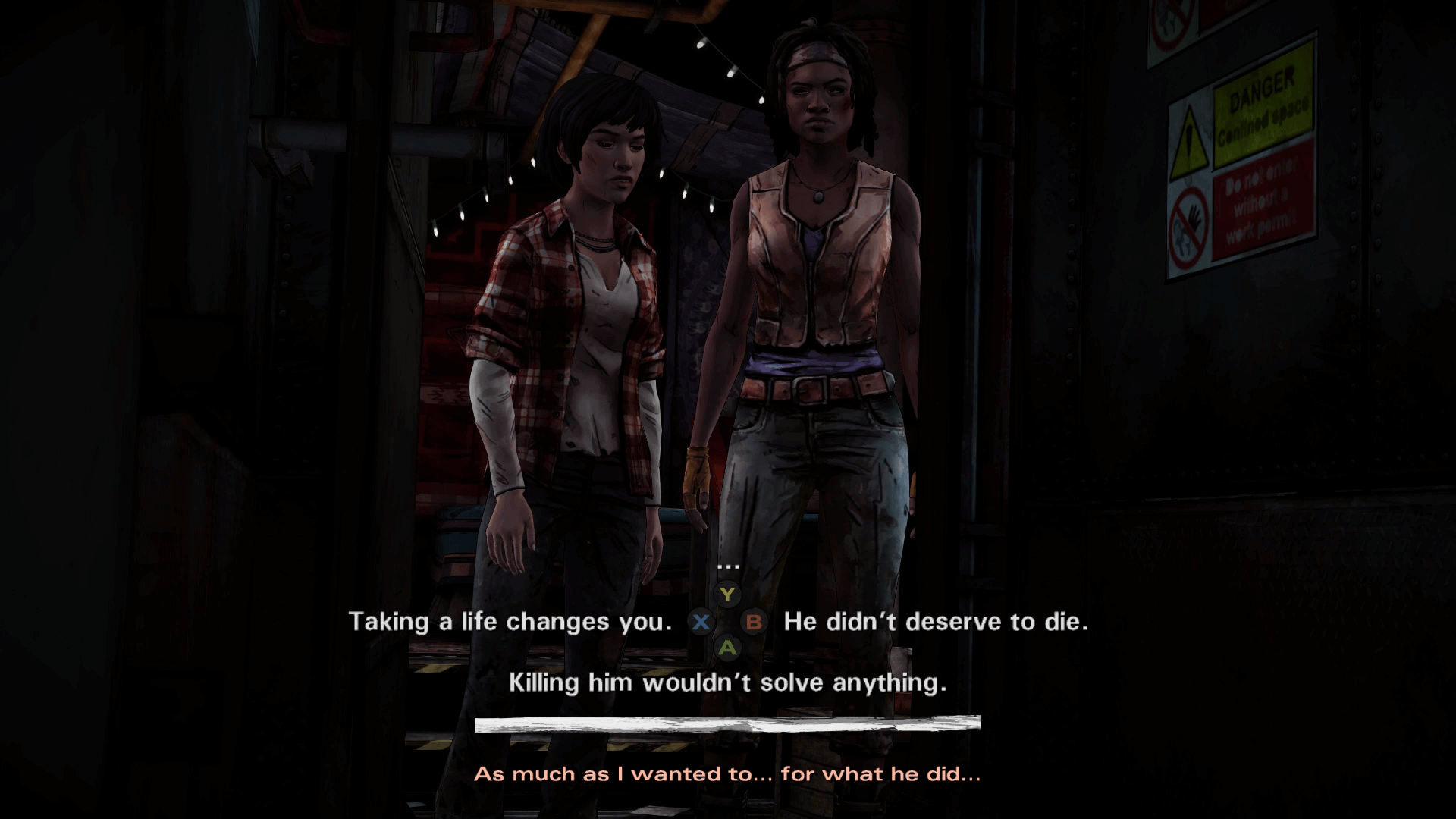Select 'Killing him wouldn't solve anything.' response
The height and width of the screenshot is (819, 1456).
728,682
